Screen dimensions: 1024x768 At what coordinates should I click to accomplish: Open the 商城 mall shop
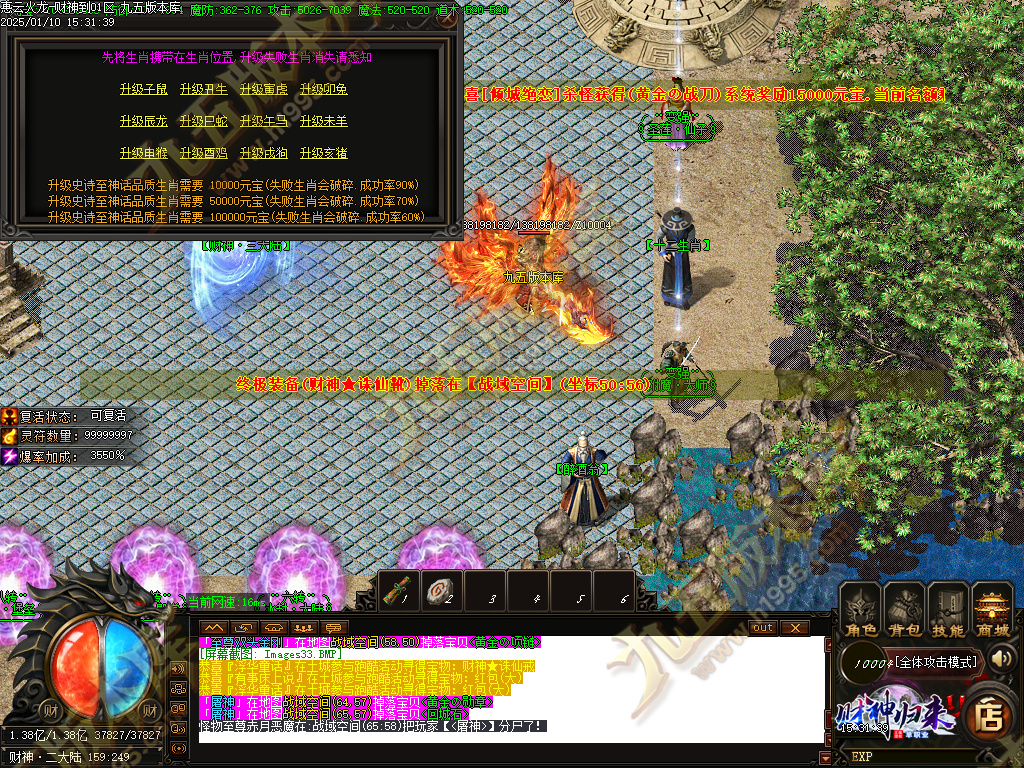pyautogui.click(x=993, y=611)
